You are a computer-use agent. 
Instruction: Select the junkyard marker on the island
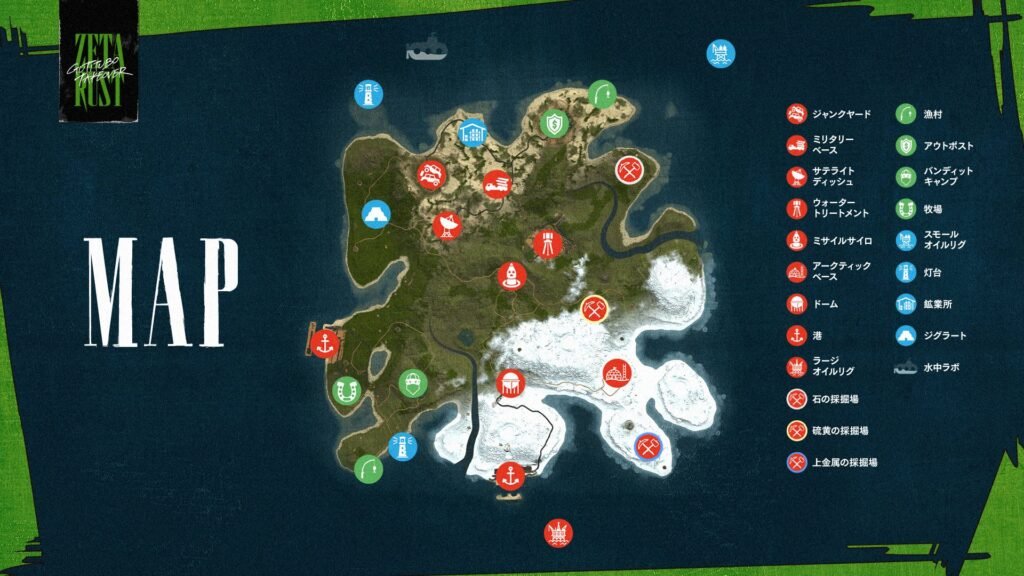tap(431, 174)
